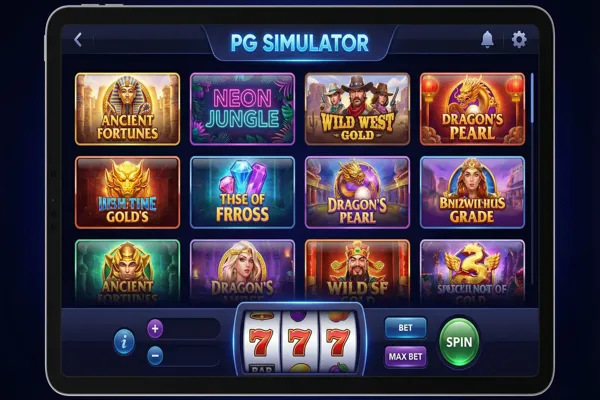The height and width of the screenshot is (400, 600).
Task: Go back using the top-left arrow
Action: pyautogui.click(x=78, y=40)
